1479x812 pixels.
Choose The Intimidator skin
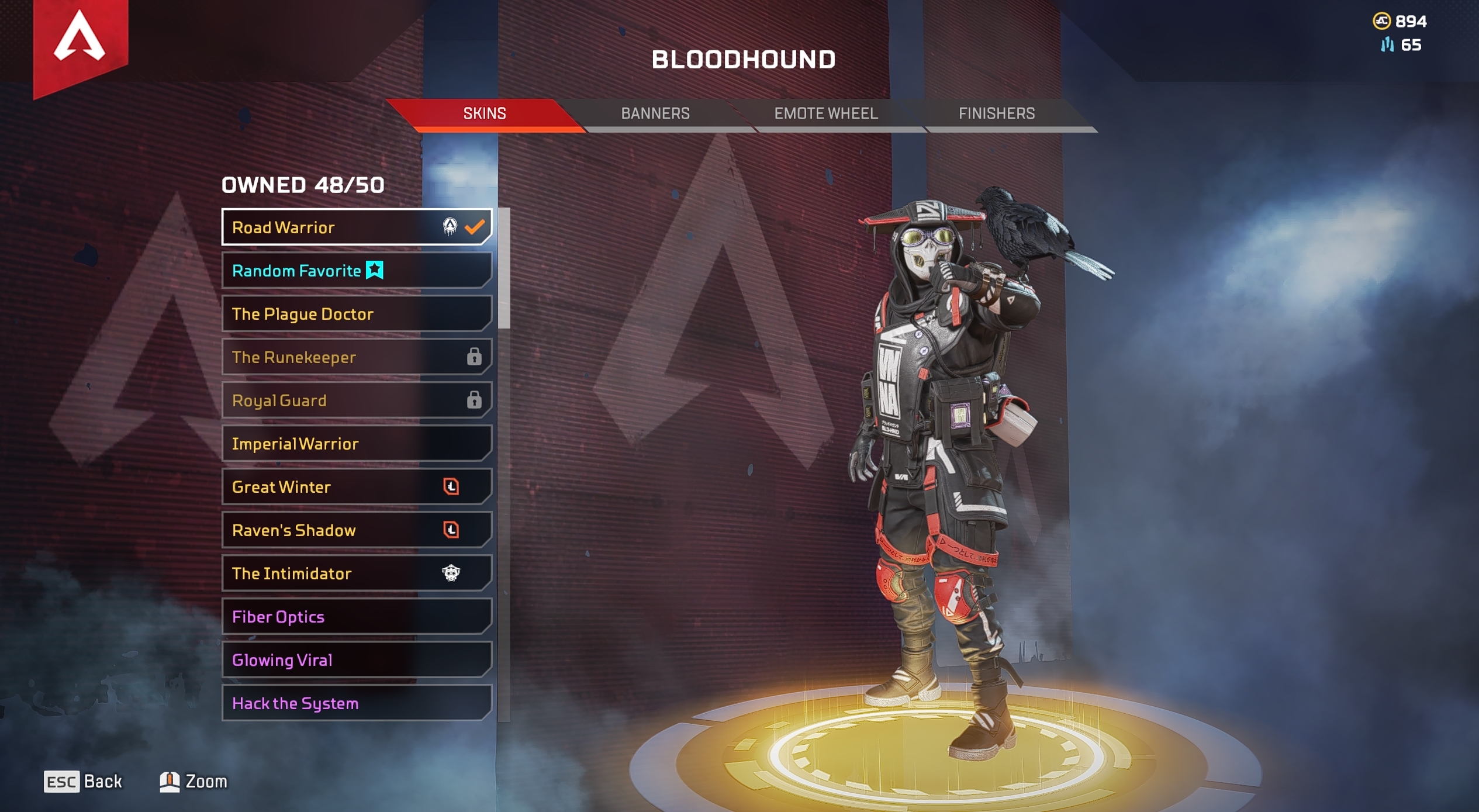(356, 573)
